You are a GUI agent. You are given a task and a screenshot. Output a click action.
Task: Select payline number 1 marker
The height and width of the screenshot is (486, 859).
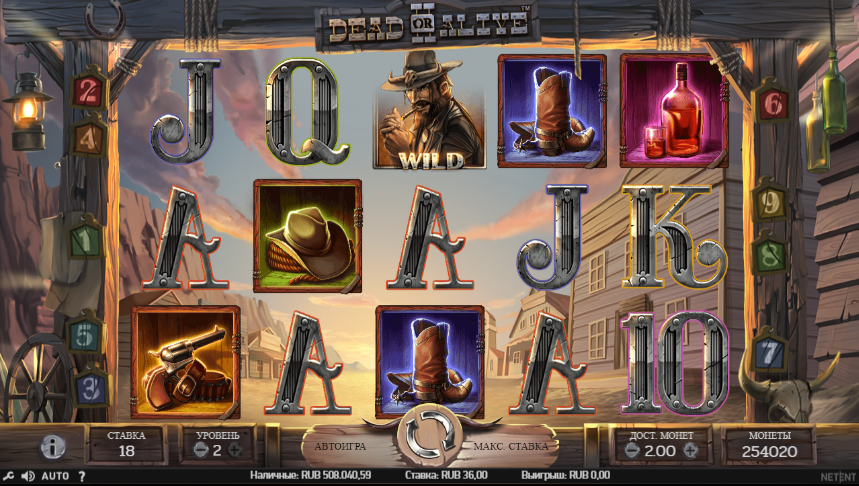87,240
